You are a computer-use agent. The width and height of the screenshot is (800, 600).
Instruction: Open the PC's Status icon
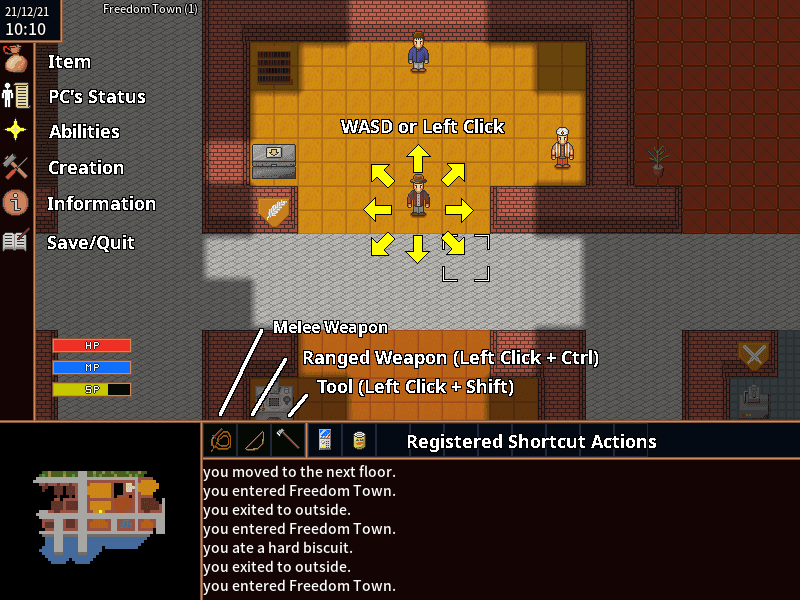coord(16,96)
